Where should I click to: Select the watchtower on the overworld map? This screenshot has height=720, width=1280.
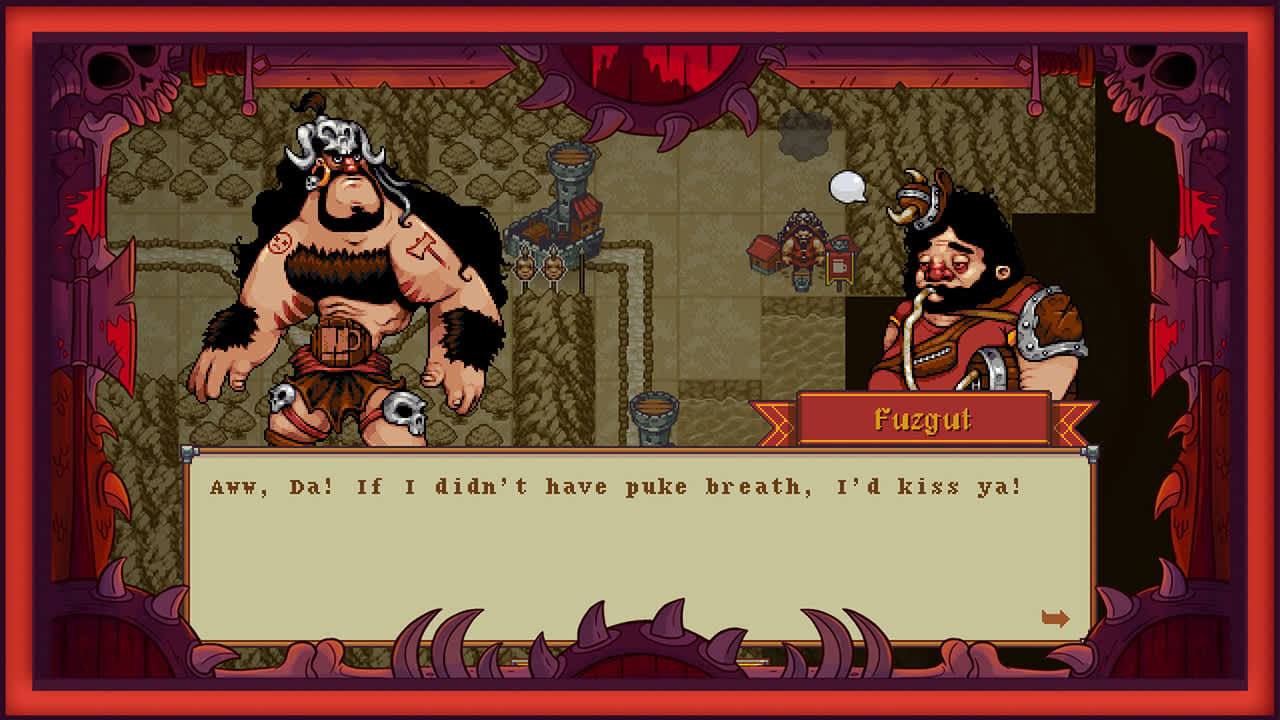point(569,180)
